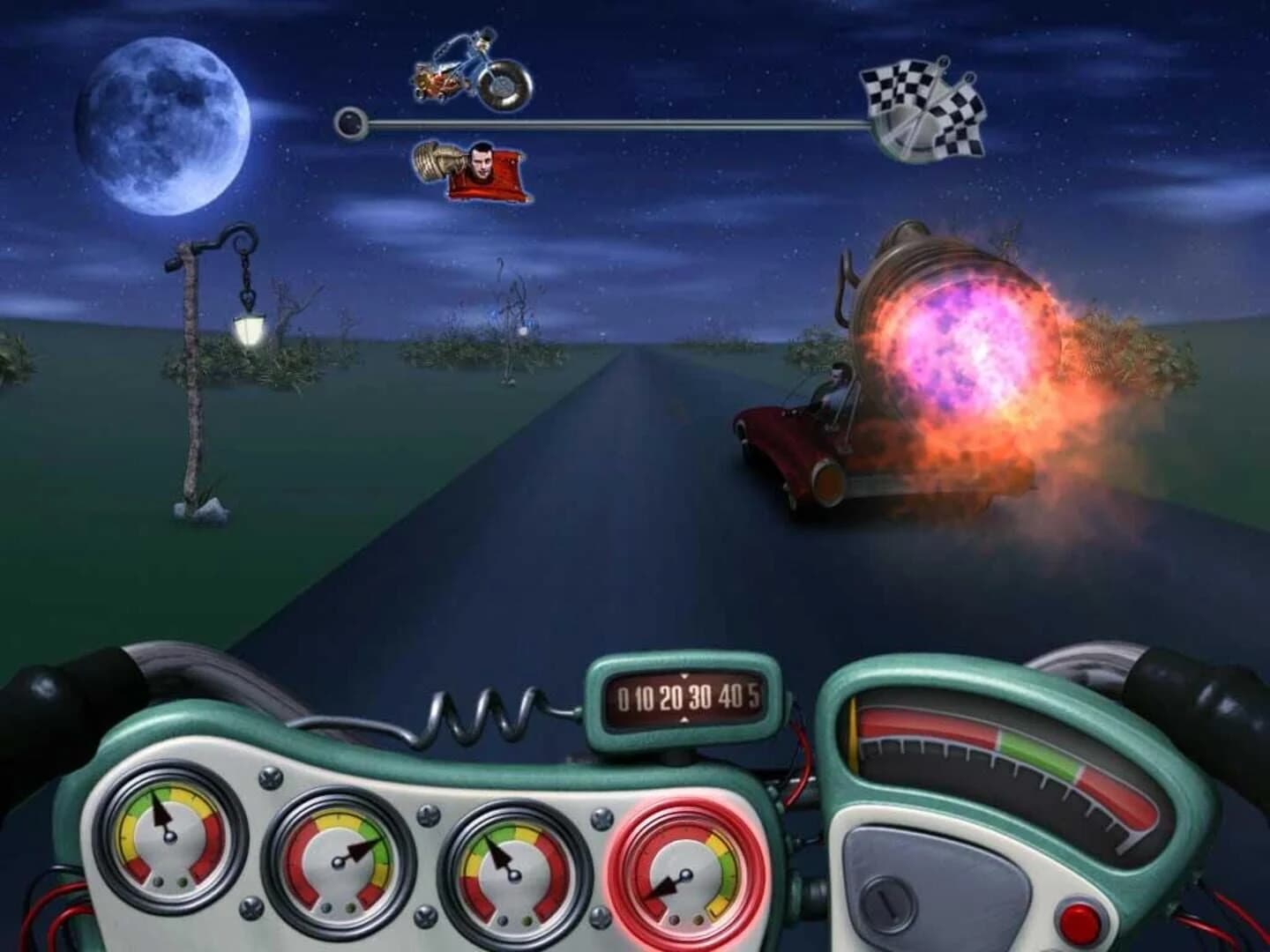Toggle the keyhole ignition switch
Screen dimensions: 1270x952
click(x=886, y=904)
